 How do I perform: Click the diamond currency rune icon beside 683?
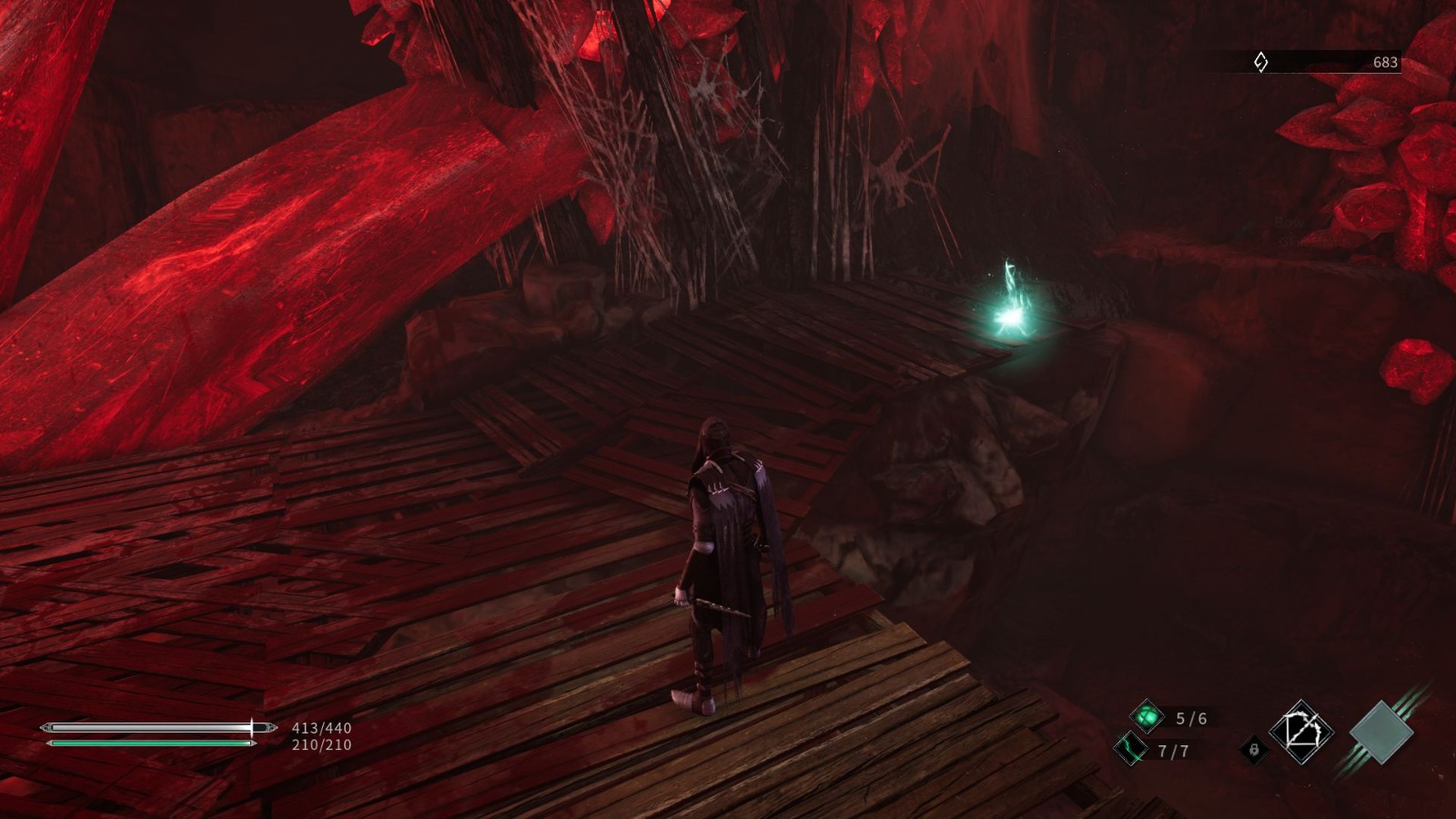click(1260, 61)
